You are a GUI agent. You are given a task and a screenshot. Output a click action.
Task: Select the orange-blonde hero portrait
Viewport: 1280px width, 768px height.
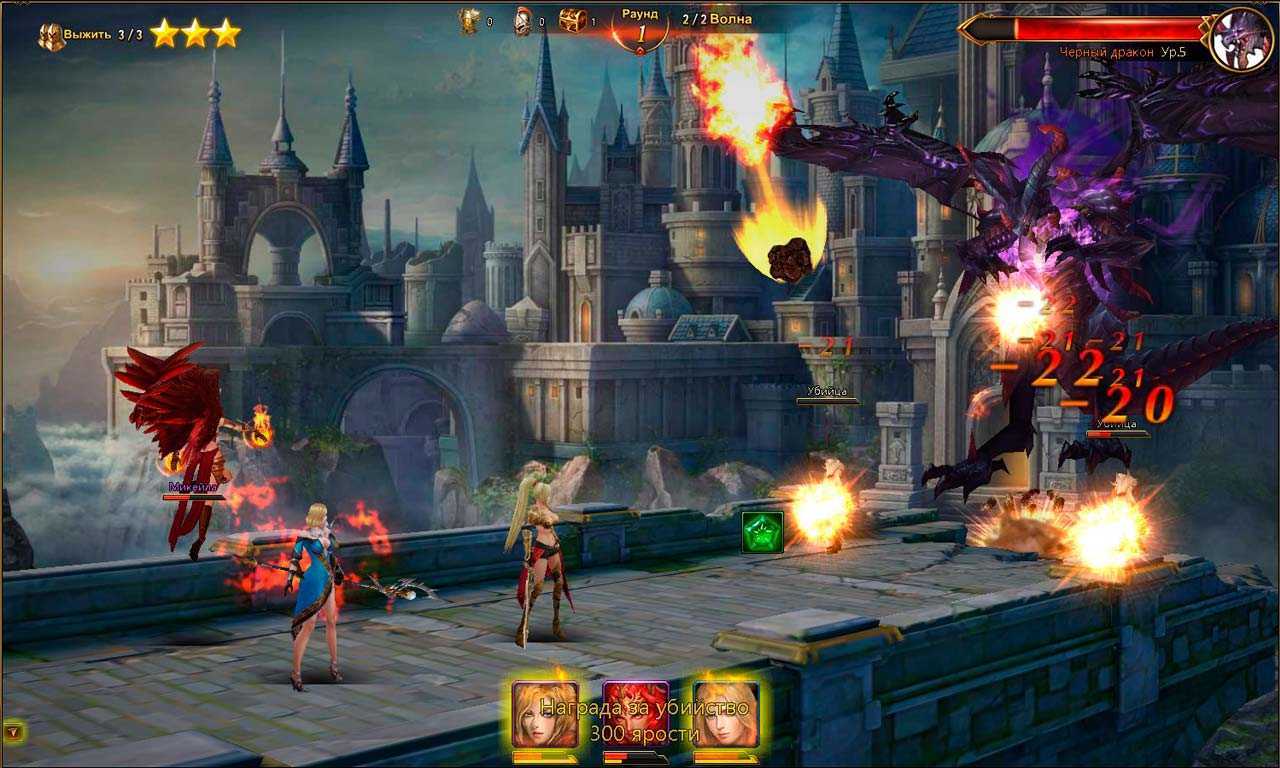[545, 713]
